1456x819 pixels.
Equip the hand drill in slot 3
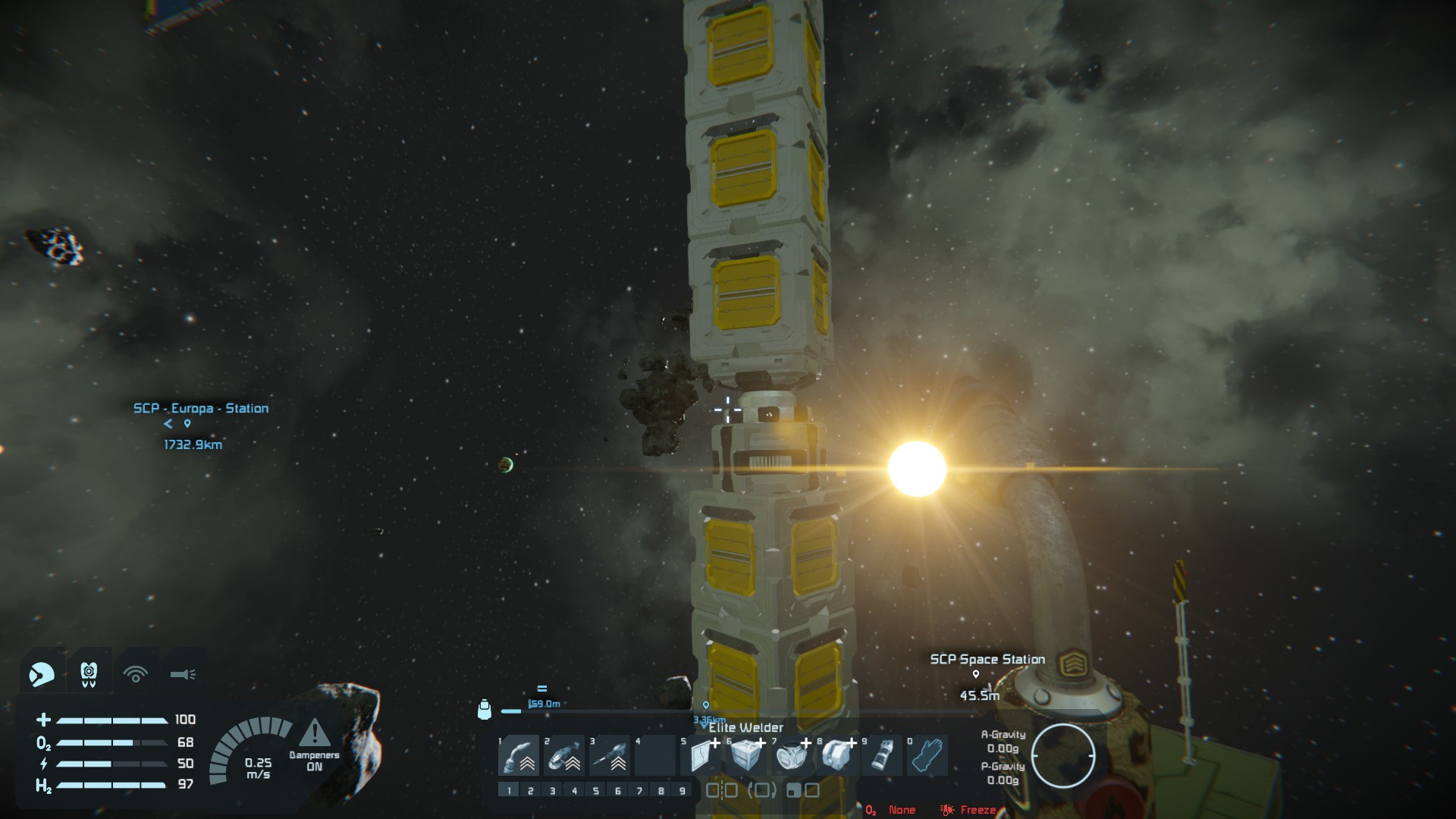610,755
